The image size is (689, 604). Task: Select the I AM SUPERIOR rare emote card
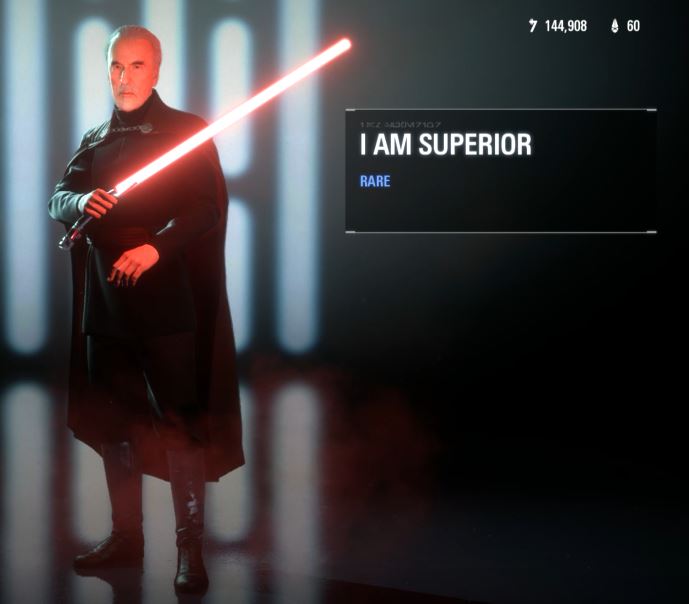(500, 171)
